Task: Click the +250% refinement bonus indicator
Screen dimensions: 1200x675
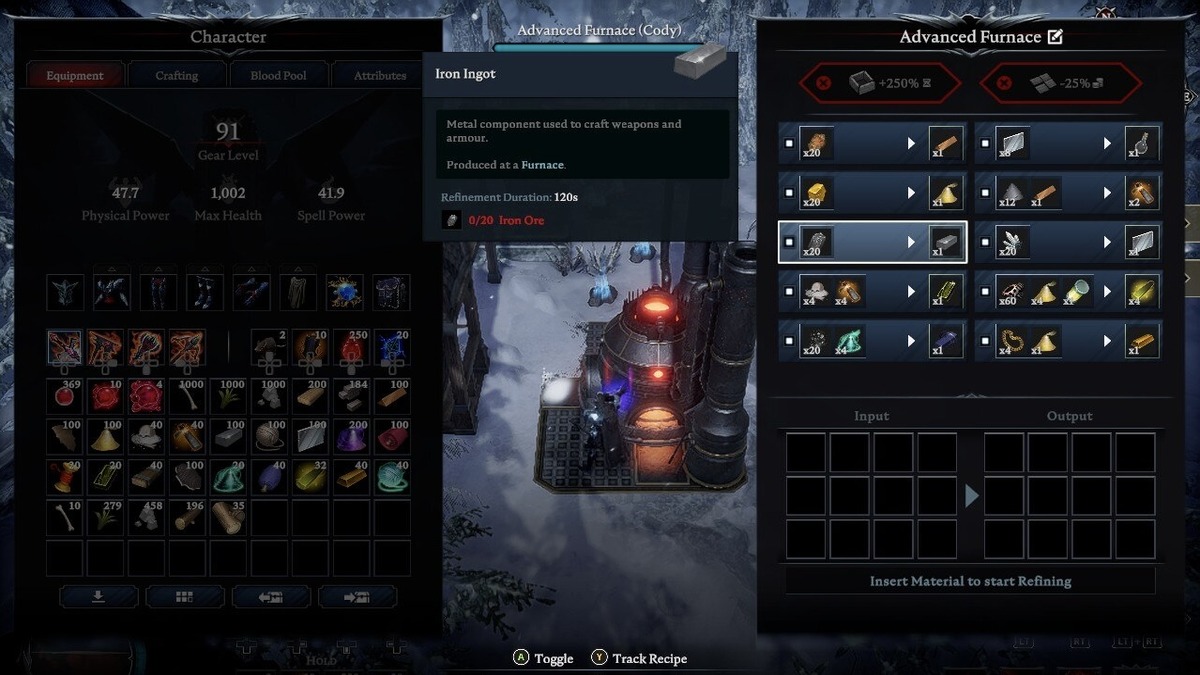Action: coord(869,83)
